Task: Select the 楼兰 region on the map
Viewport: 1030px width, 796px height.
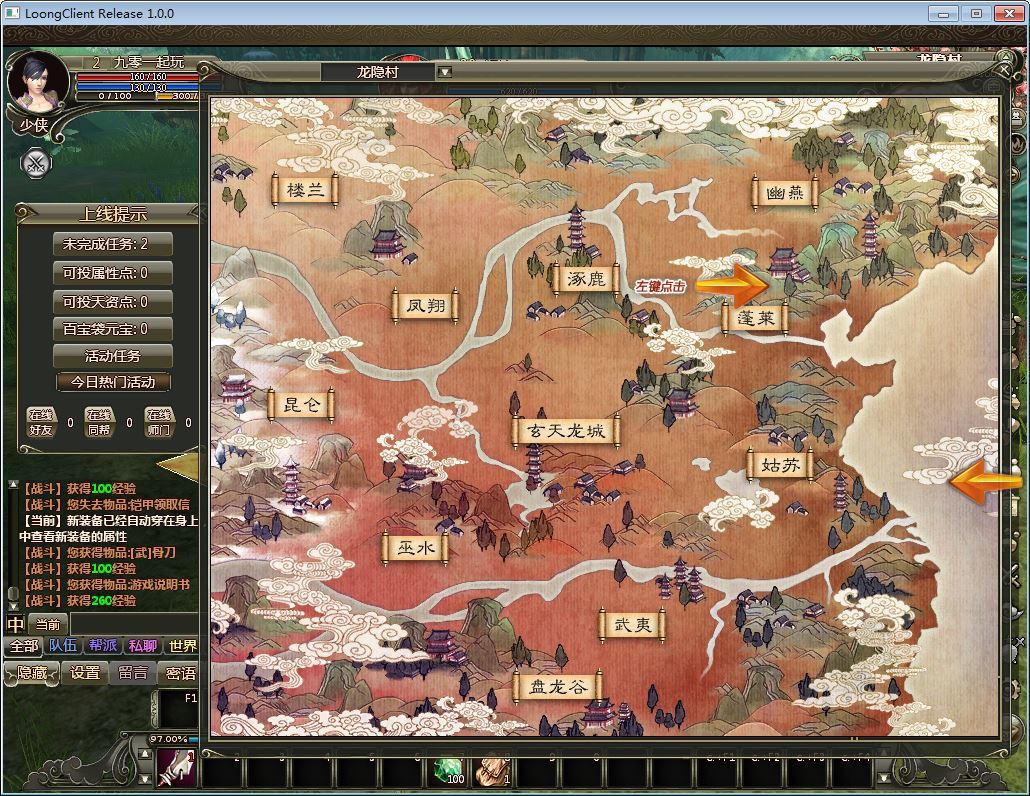Action: 305,190
